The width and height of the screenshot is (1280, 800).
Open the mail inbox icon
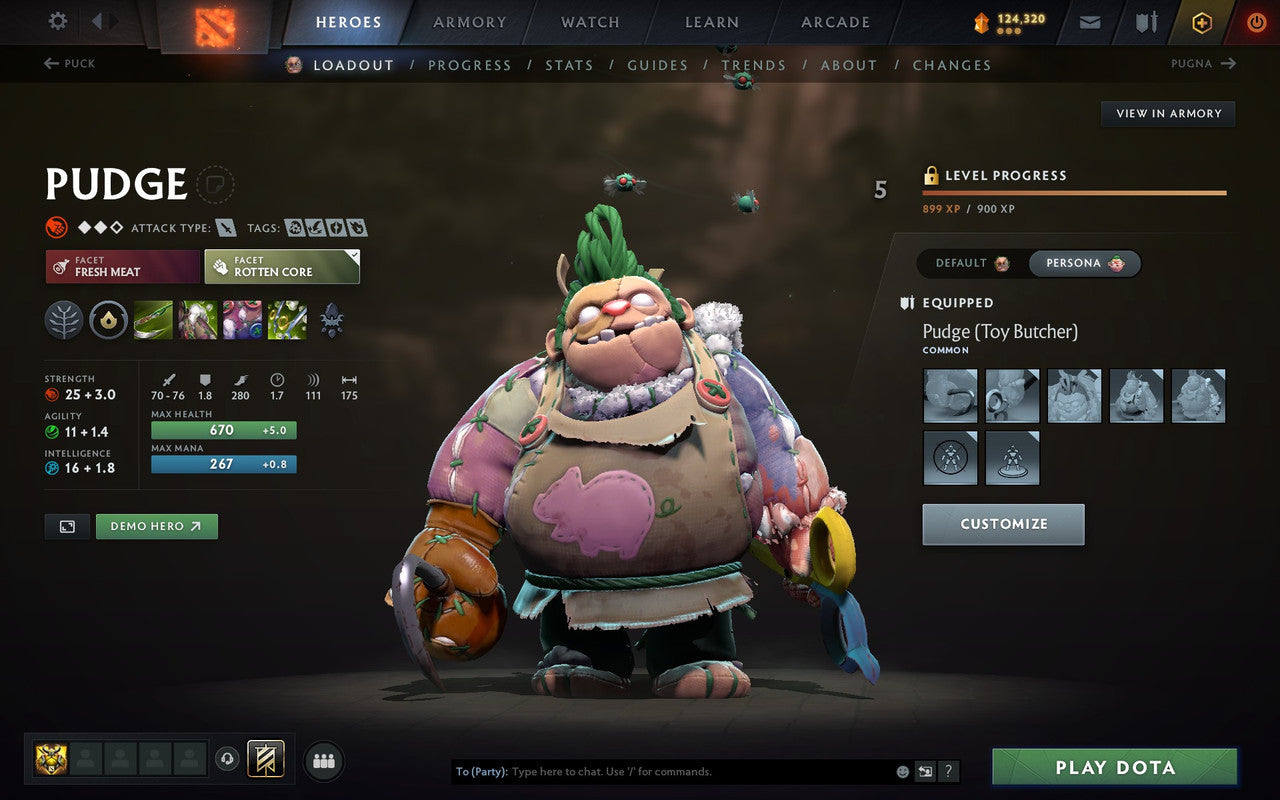click(1090, 22)
